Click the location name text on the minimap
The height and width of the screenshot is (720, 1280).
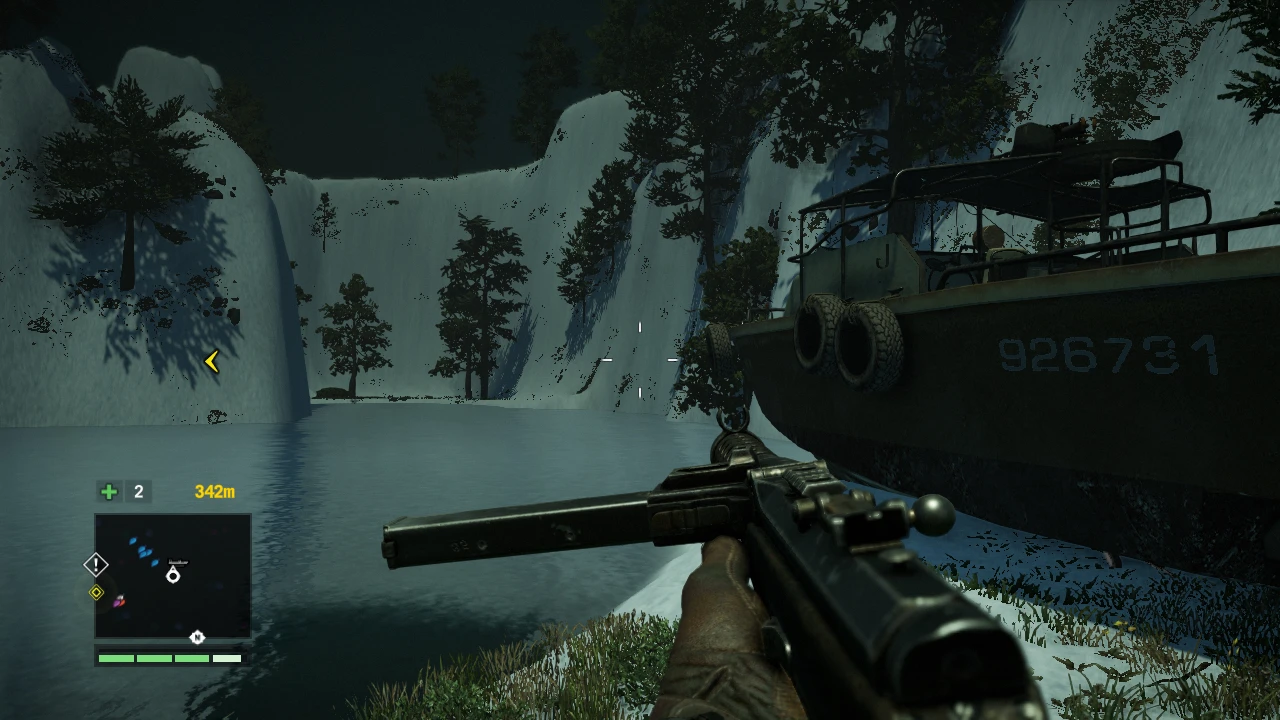click(178, 561)
